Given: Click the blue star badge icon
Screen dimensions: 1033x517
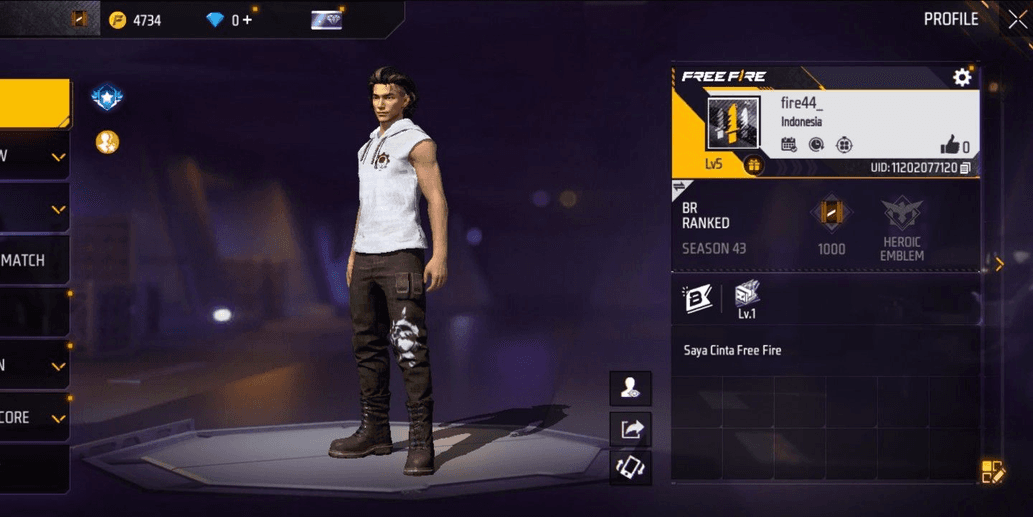Looking at the screenshot, I should point(106,97).
